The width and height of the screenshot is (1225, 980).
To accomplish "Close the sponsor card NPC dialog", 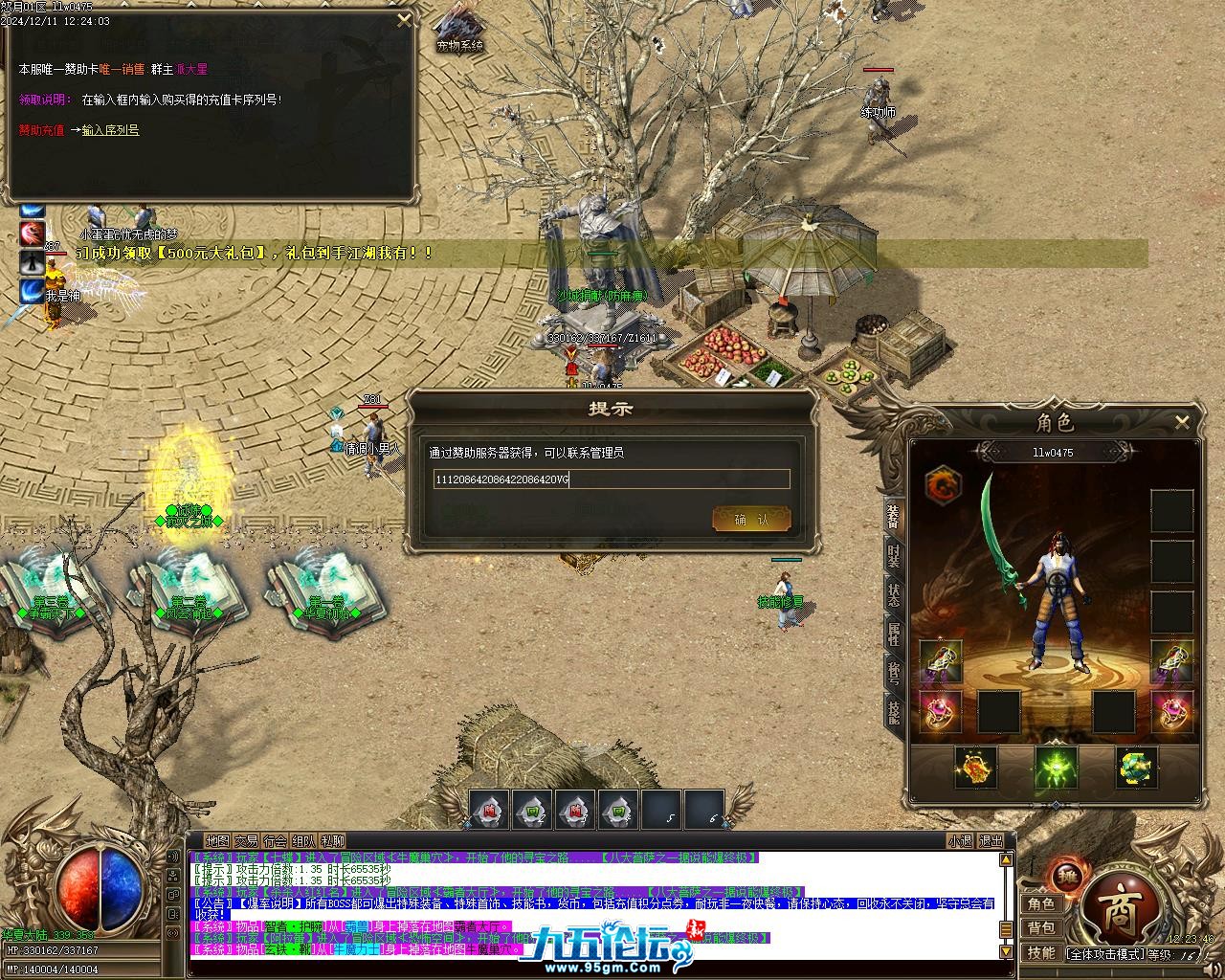I will [x=404, y=19].
